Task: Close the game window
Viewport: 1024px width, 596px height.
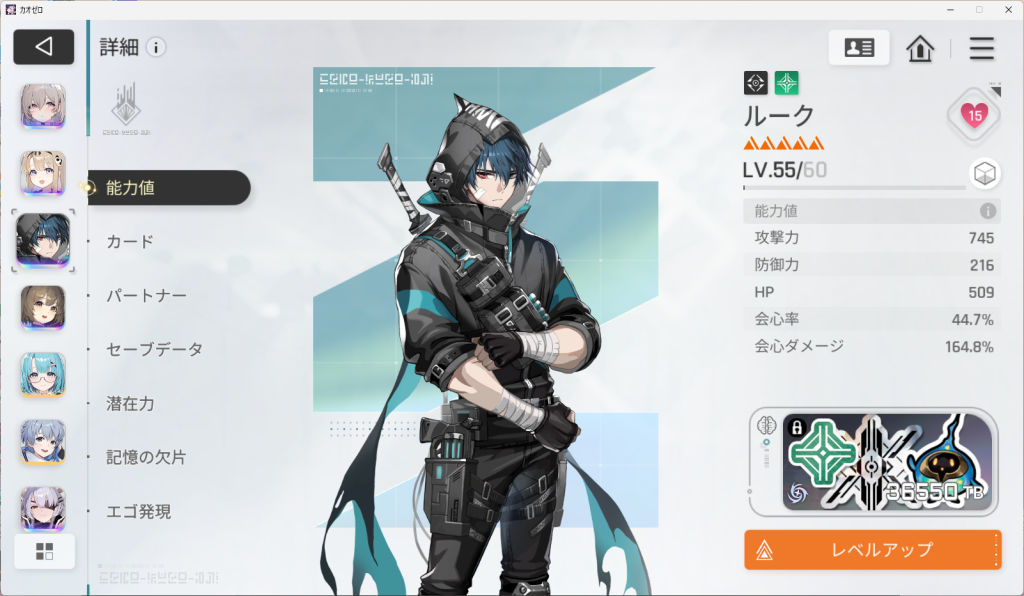Action: click(1005, 9)
